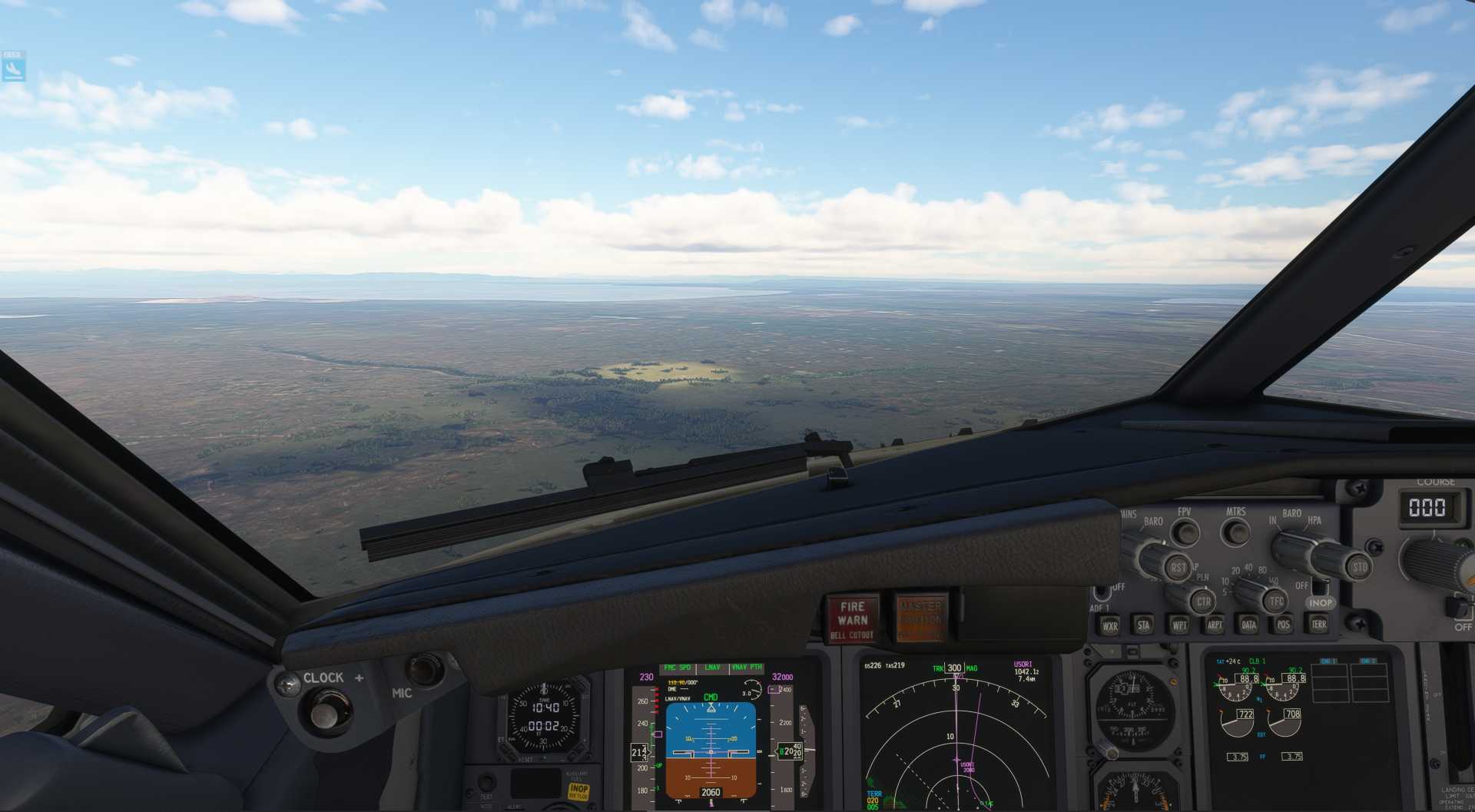Click the landing airplane marker icon
The width and height of the screenshot is (1475, 812).
coord(13,70)
